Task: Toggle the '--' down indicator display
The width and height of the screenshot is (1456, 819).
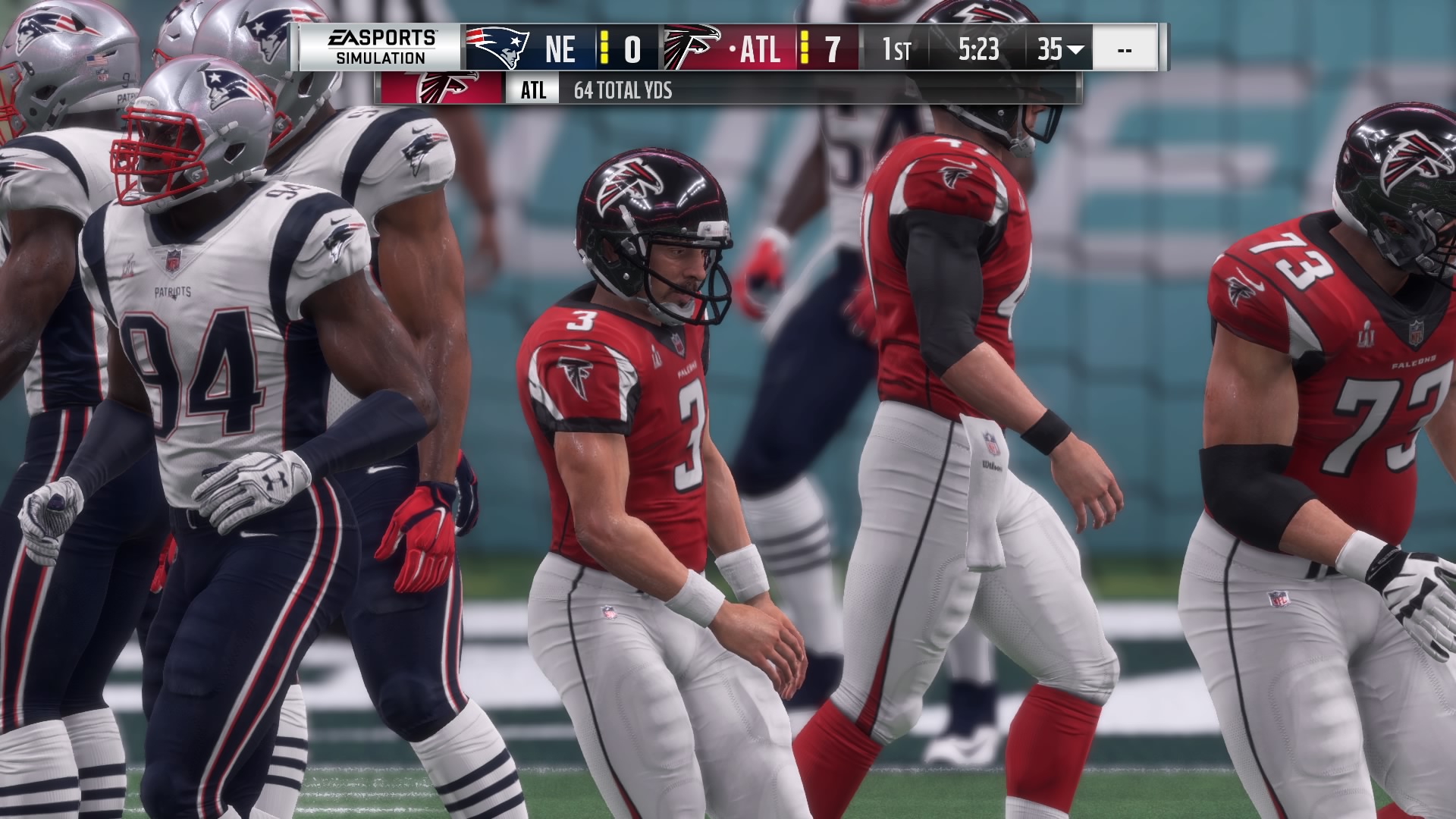Action: coord(1124,49)
